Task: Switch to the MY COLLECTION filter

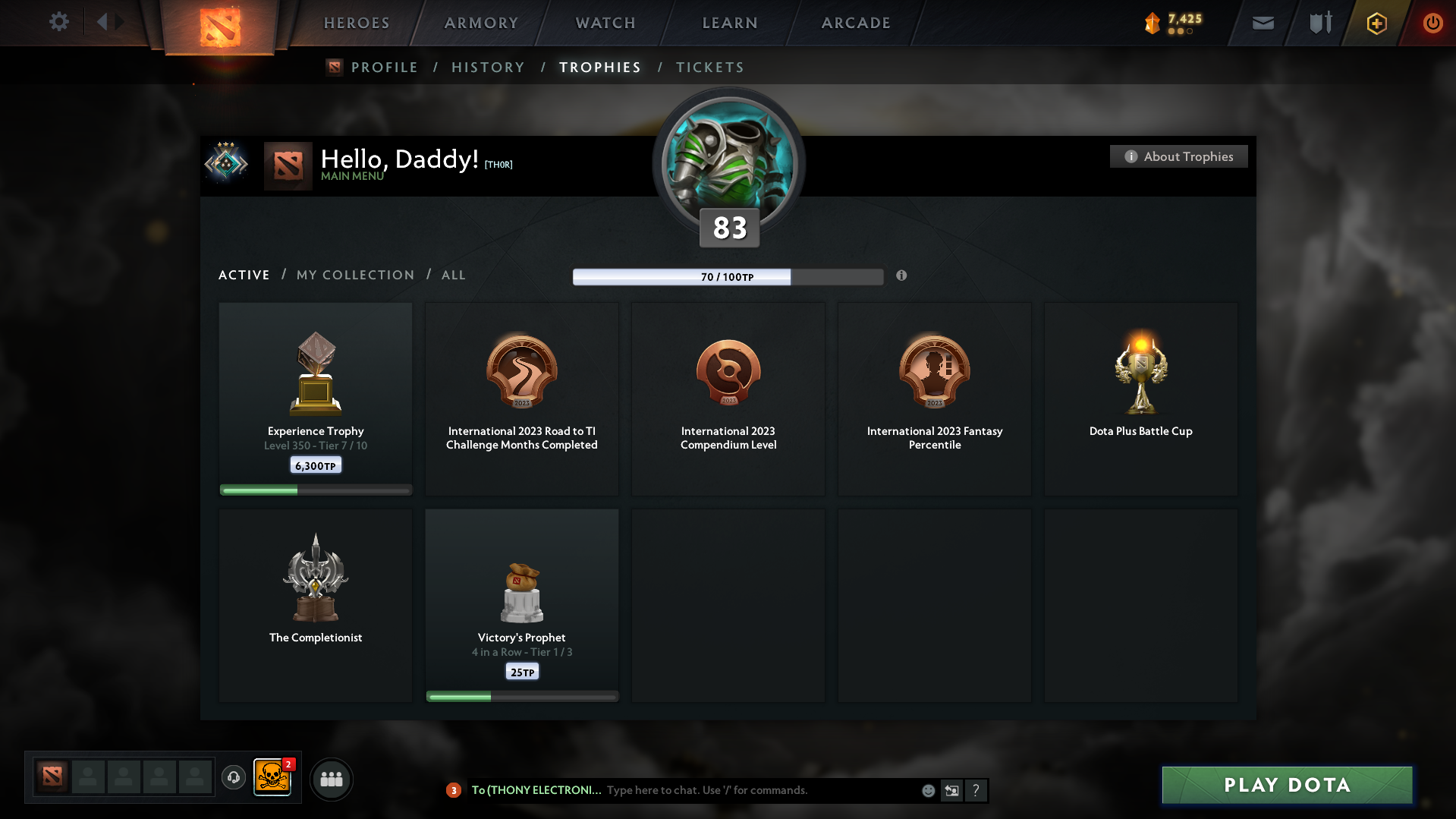Action: pyautogui.click(x=354, y=275)
